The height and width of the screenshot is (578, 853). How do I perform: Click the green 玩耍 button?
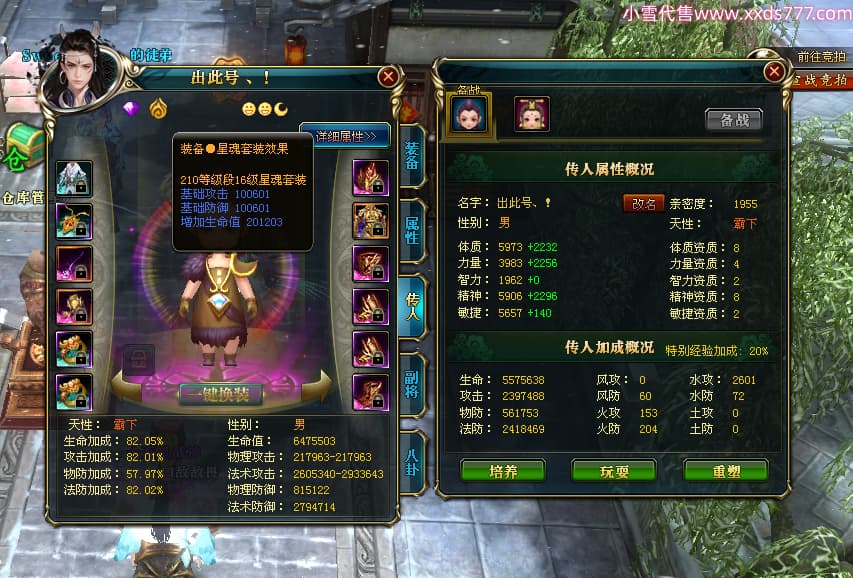(613, 471)
